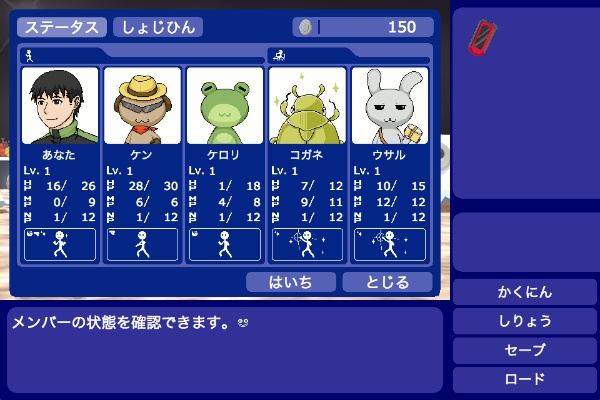Save the game with セーブ
The height and width of the screenshot is (400, 600).
[525, 351]
